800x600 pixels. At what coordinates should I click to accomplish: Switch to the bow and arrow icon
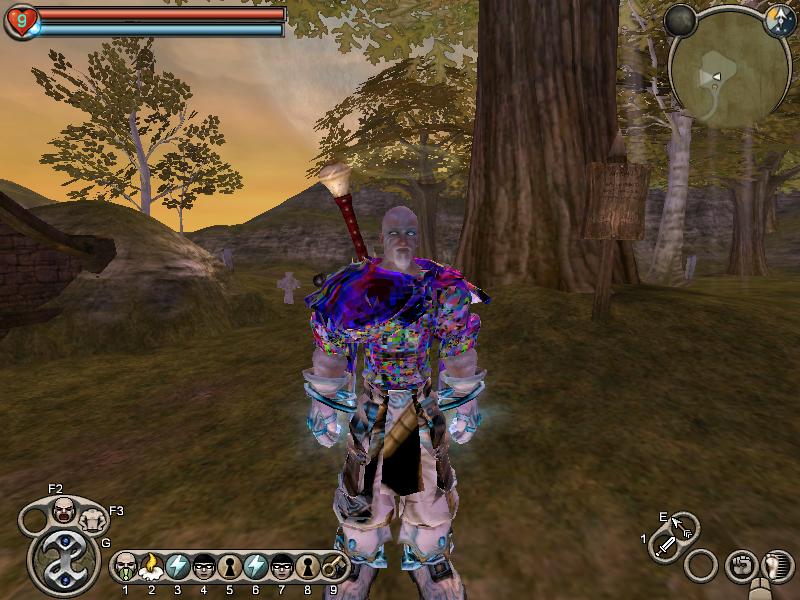[684, 526]
